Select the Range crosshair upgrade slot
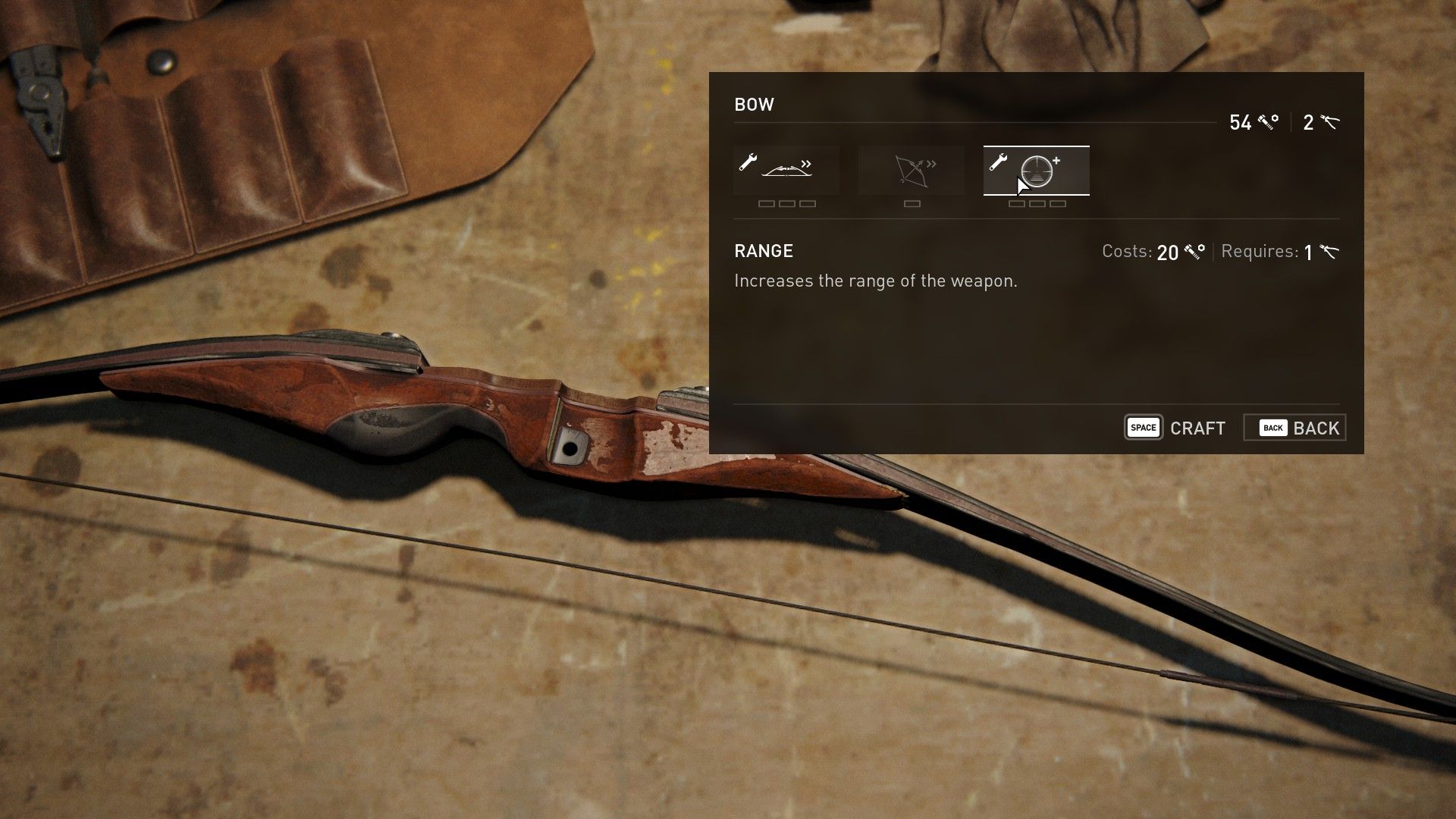This screenshot has width=1456, height=819. (1037, 170)
